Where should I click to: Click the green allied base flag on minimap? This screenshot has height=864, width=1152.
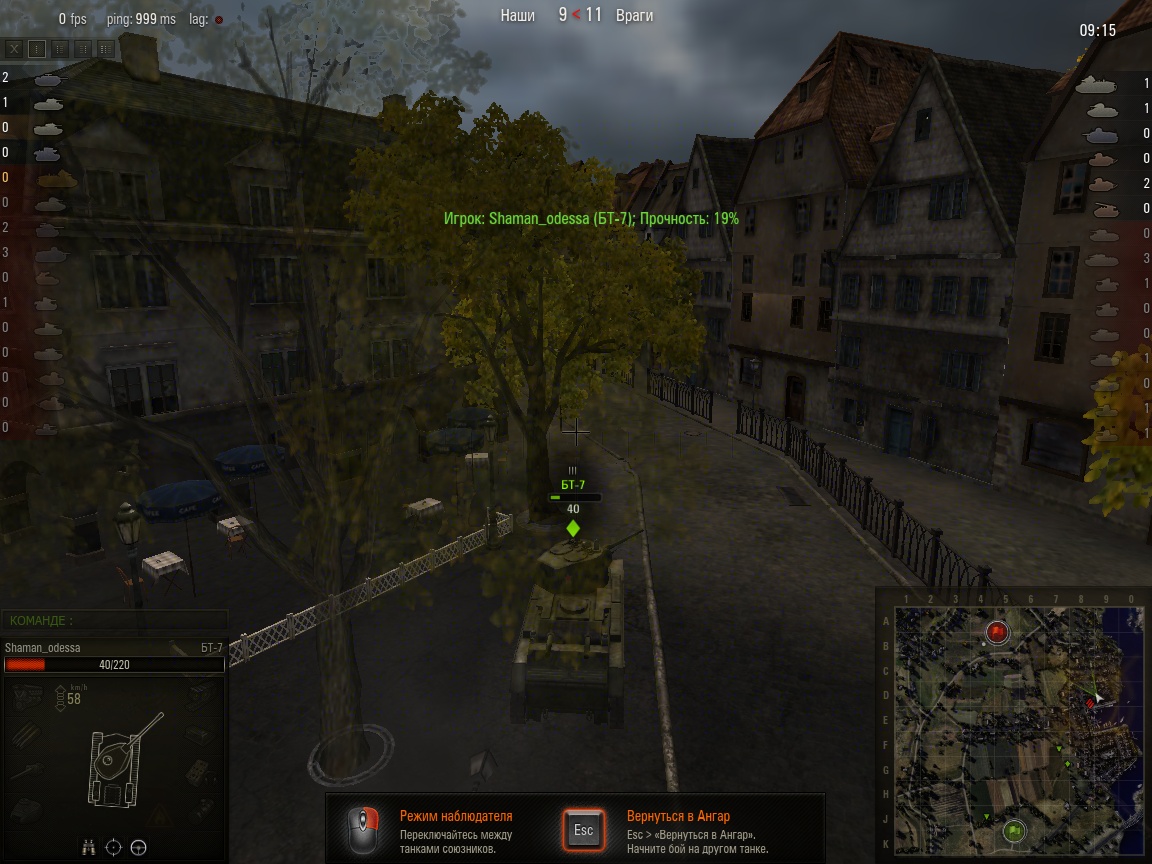click(x=1015, y=830)
